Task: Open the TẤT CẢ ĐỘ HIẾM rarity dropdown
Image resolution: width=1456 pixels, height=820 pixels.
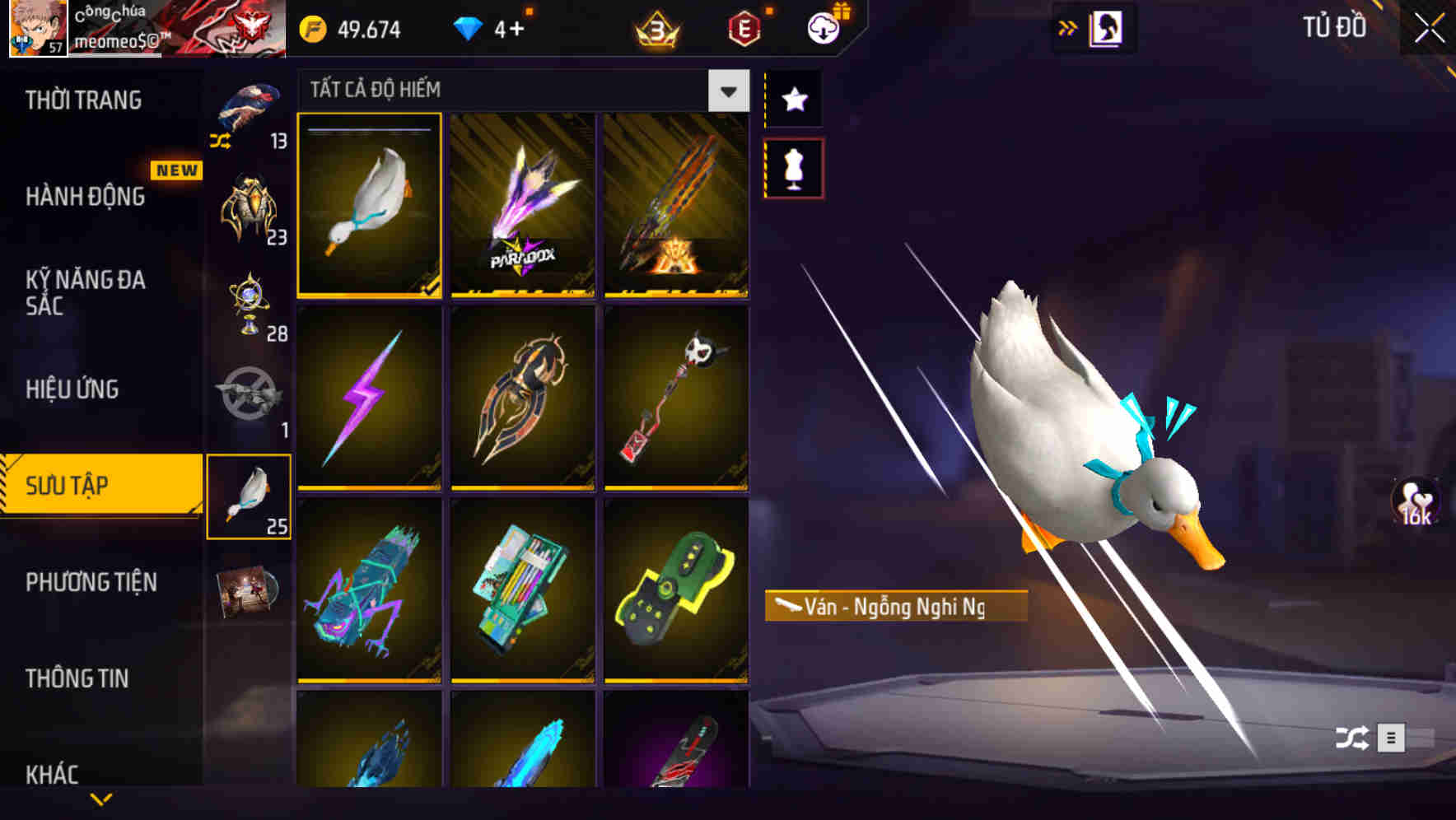Action: (726, 91)
